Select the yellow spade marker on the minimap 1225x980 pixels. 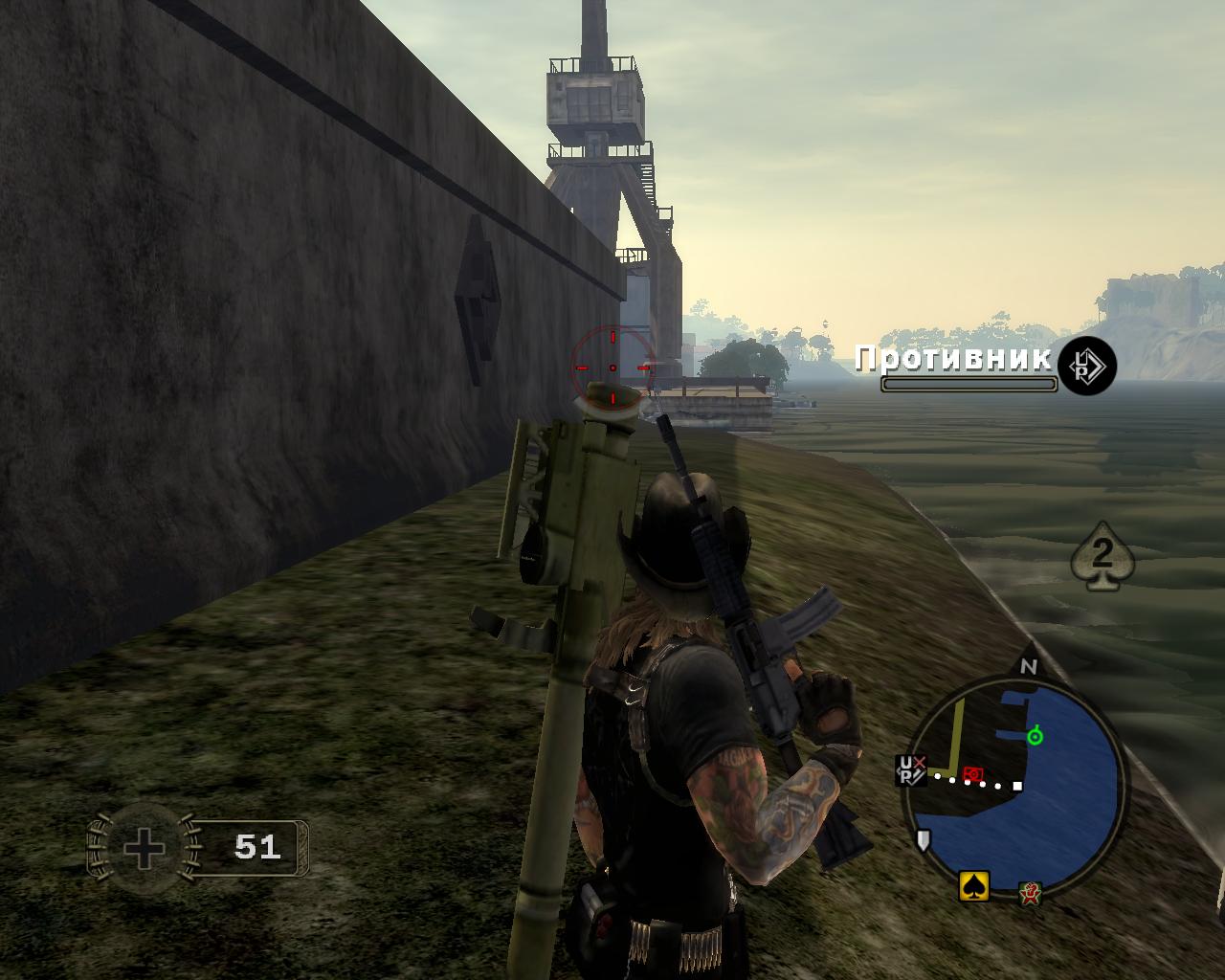pyautogui.click(x=974, y=886)
